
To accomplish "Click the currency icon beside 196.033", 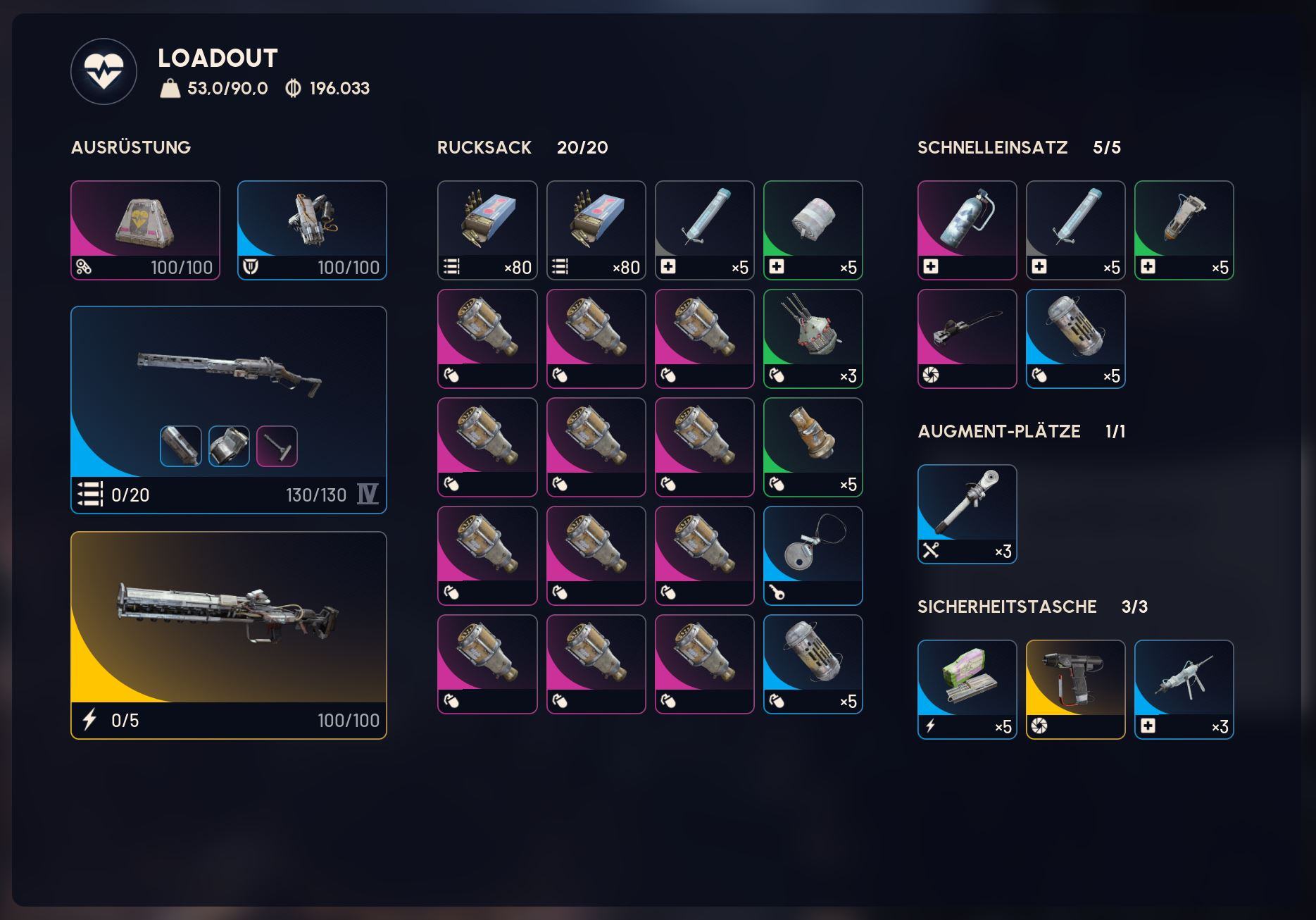I will [x=294, y=89].
